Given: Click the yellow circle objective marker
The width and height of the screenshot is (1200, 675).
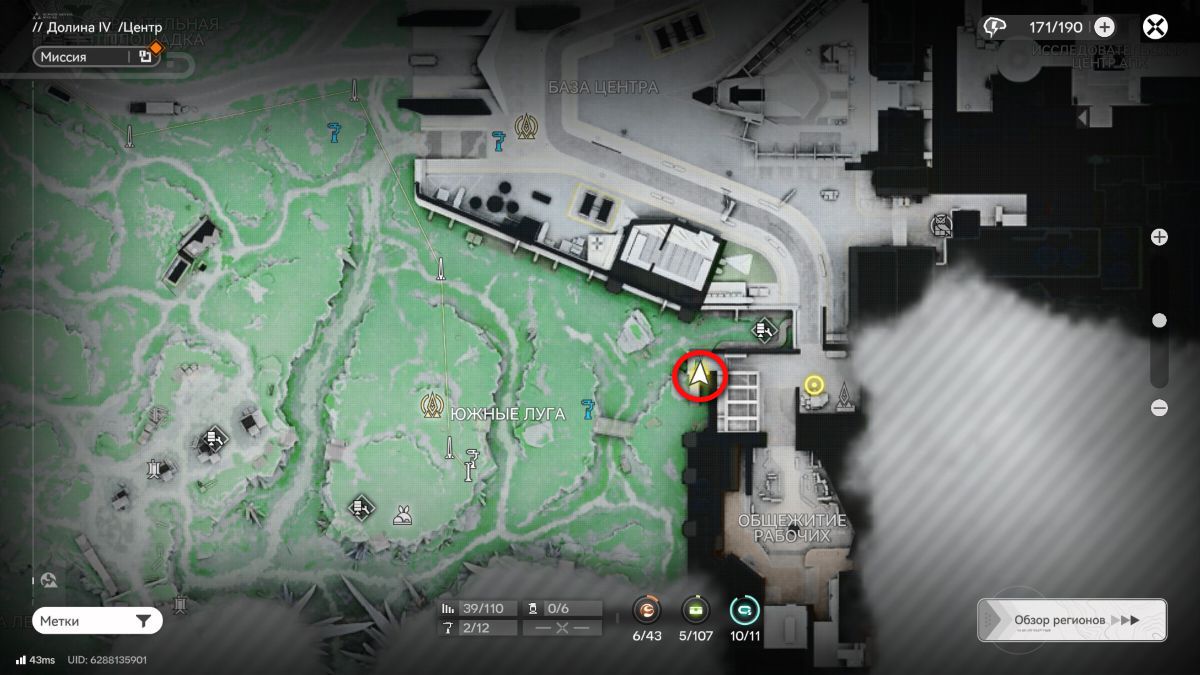Looking at the screenshot, I should coord(813,385).
